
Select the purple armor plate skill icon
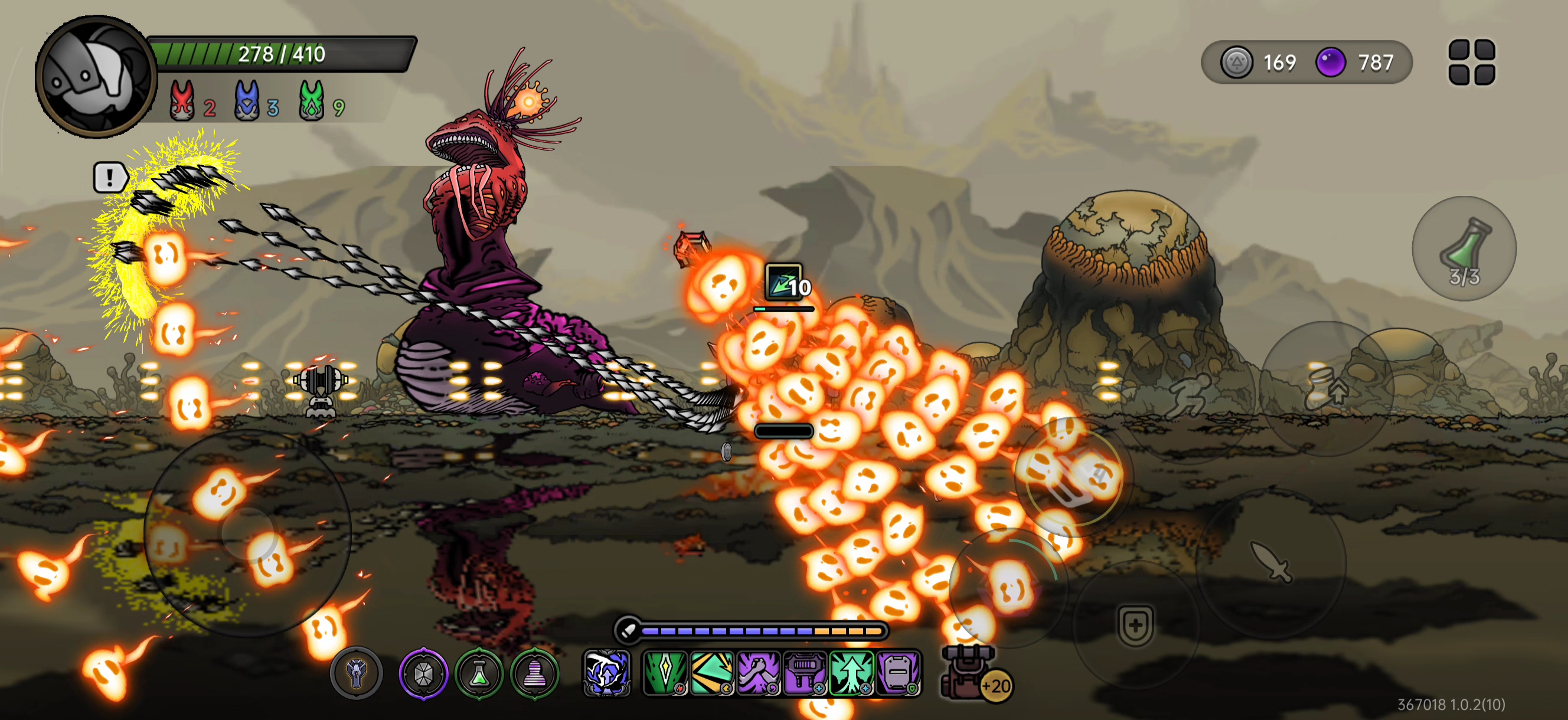tap(898, 673)
